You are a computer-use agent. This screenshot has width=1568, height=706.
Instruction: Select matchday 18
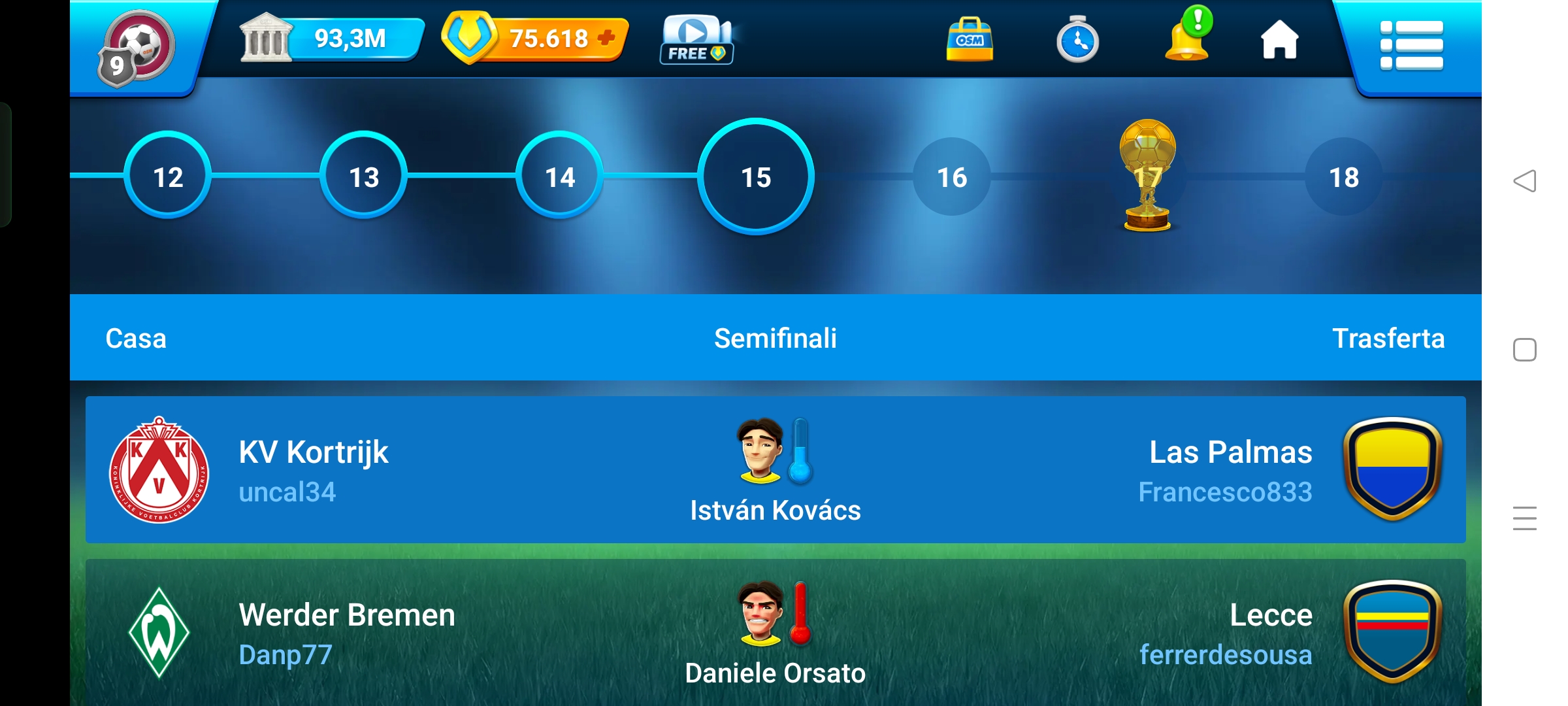(1344, 176)
